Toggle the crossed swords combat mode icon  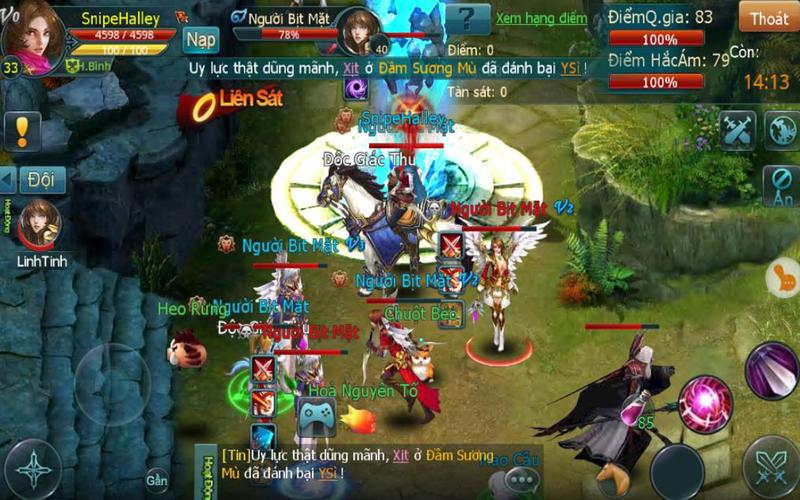(737, 130)
